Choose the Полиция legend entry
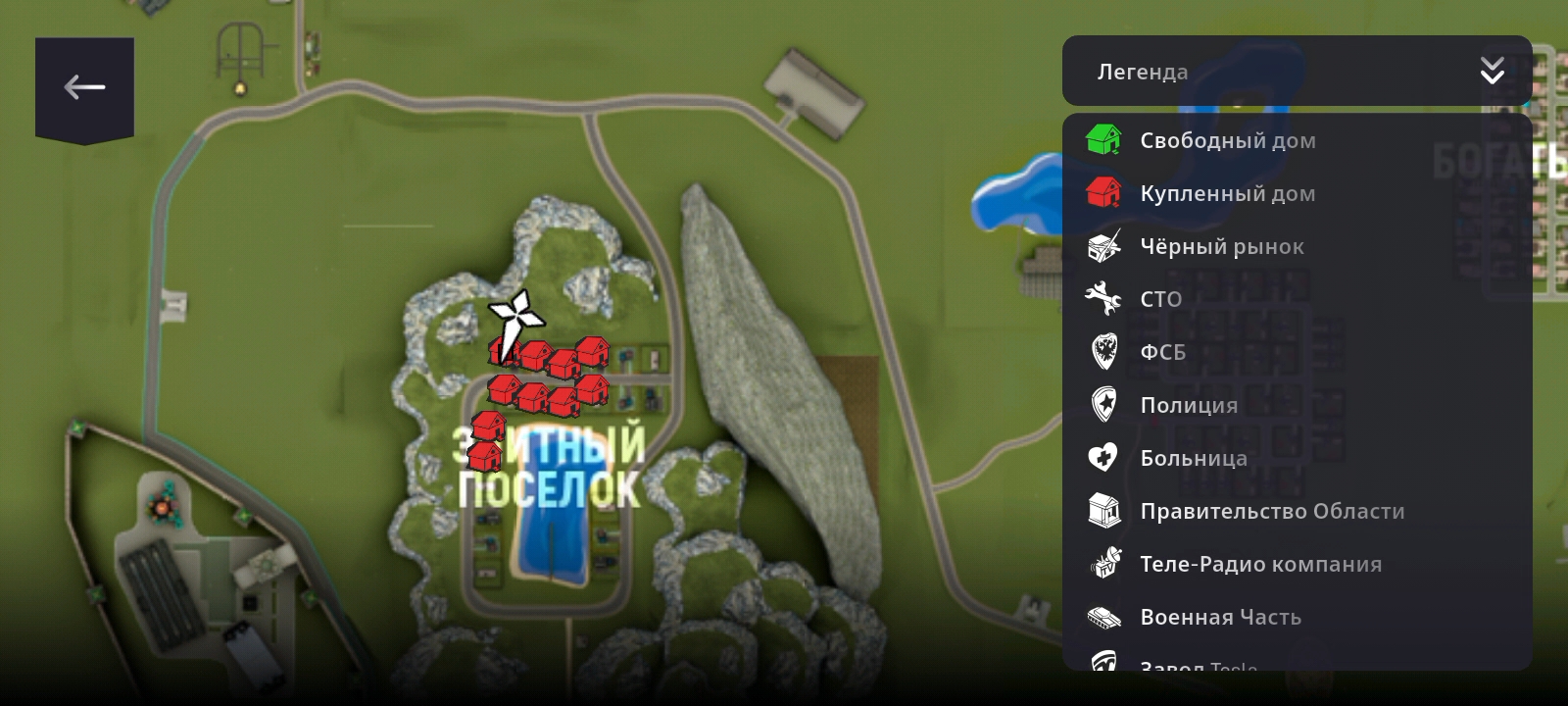The width and height of the screenshot is (1568, 706). click(x=1188, y=405)
